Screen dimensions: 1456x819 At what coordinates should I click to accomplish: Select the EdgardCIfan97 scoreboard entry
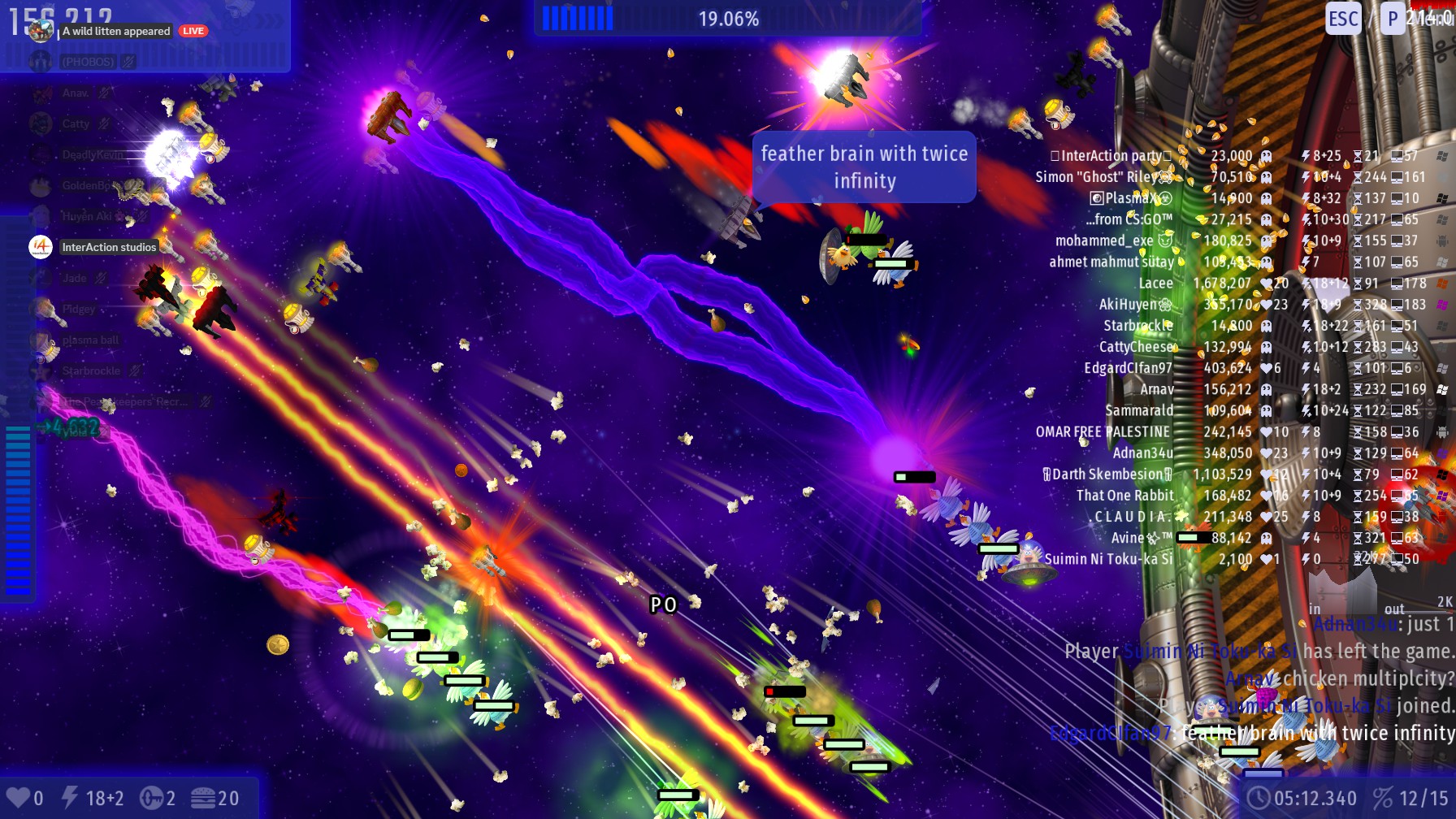(x=1128, y=368)
